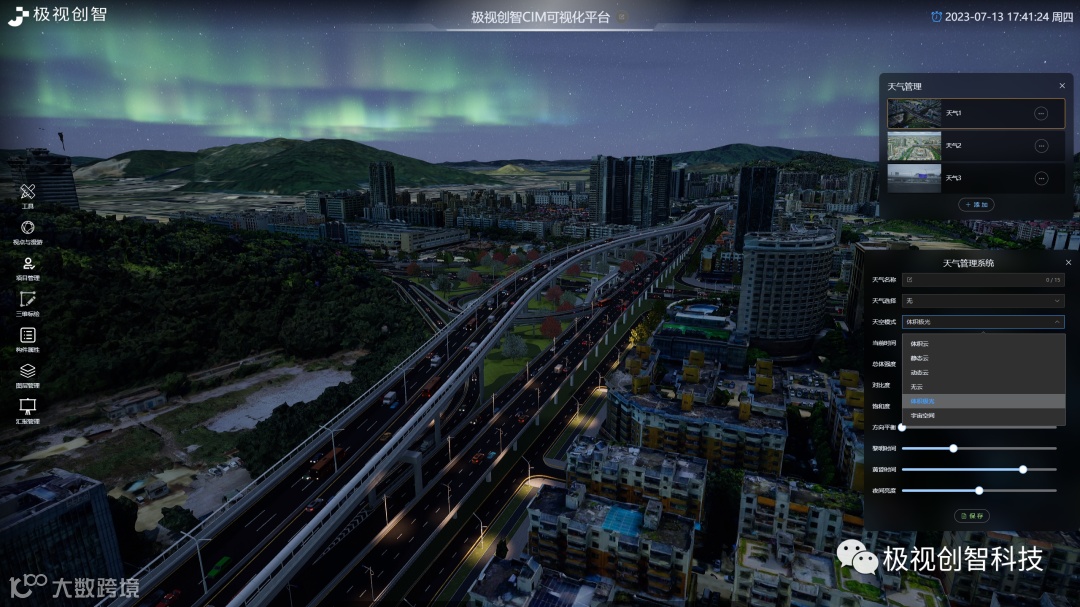The width and height of the screenshot is (1080, 607).
Task: Open 汇报管理 report management
Action: coord(28,408)
